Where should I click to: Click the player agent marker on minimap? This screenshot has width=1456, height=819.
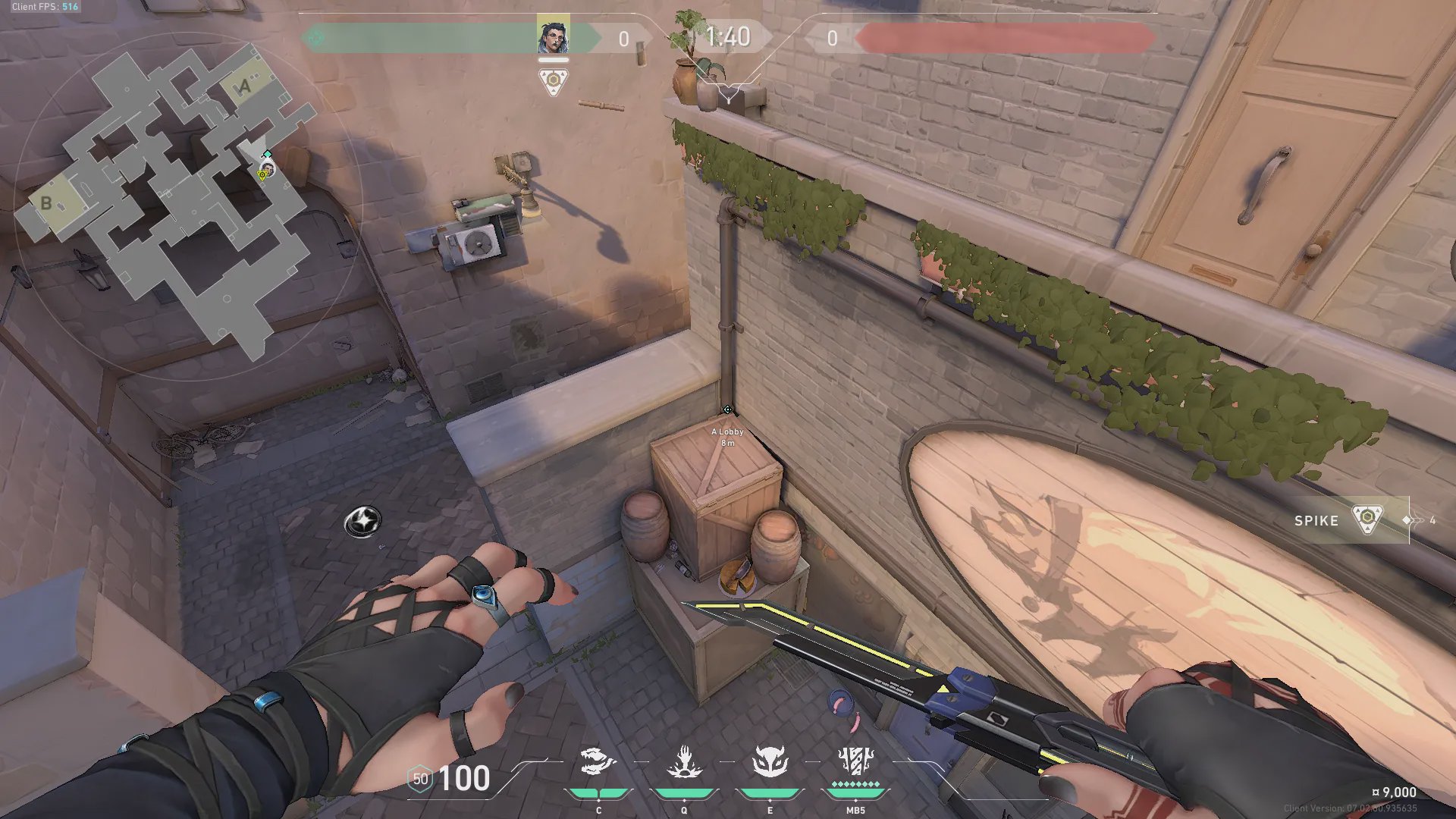click(x=267, y=168)
